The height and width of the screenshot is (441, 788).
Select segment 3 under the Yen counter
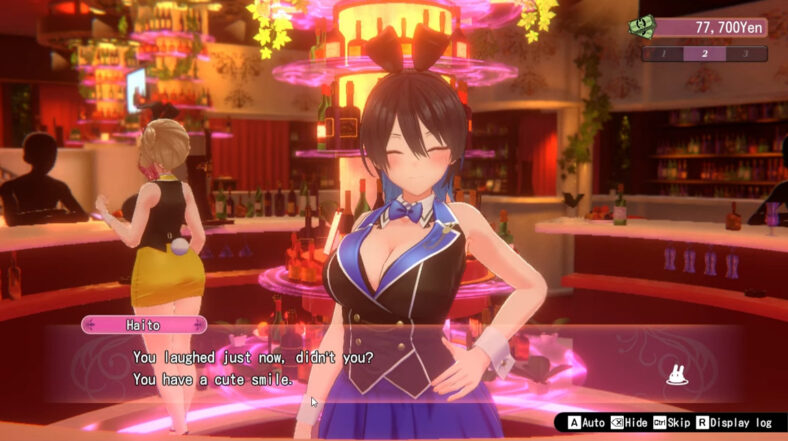(746, 54)
